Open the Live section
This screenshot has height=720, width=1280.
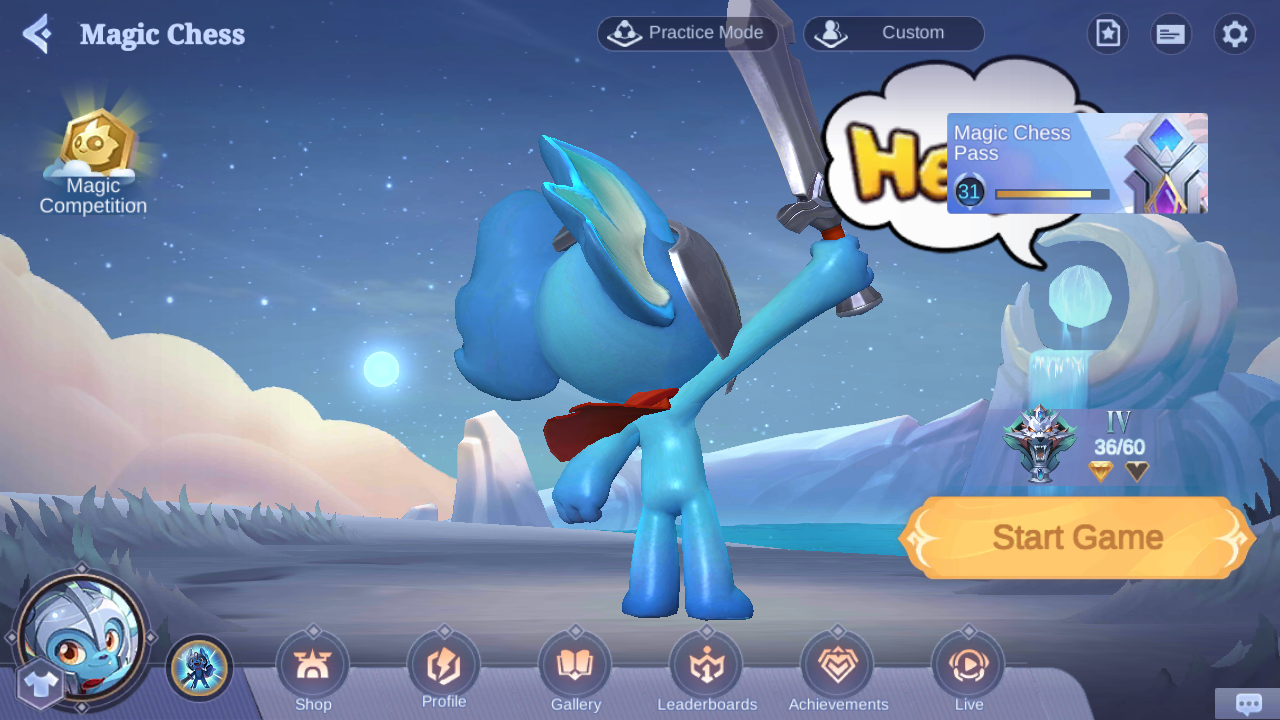point(968,667)
